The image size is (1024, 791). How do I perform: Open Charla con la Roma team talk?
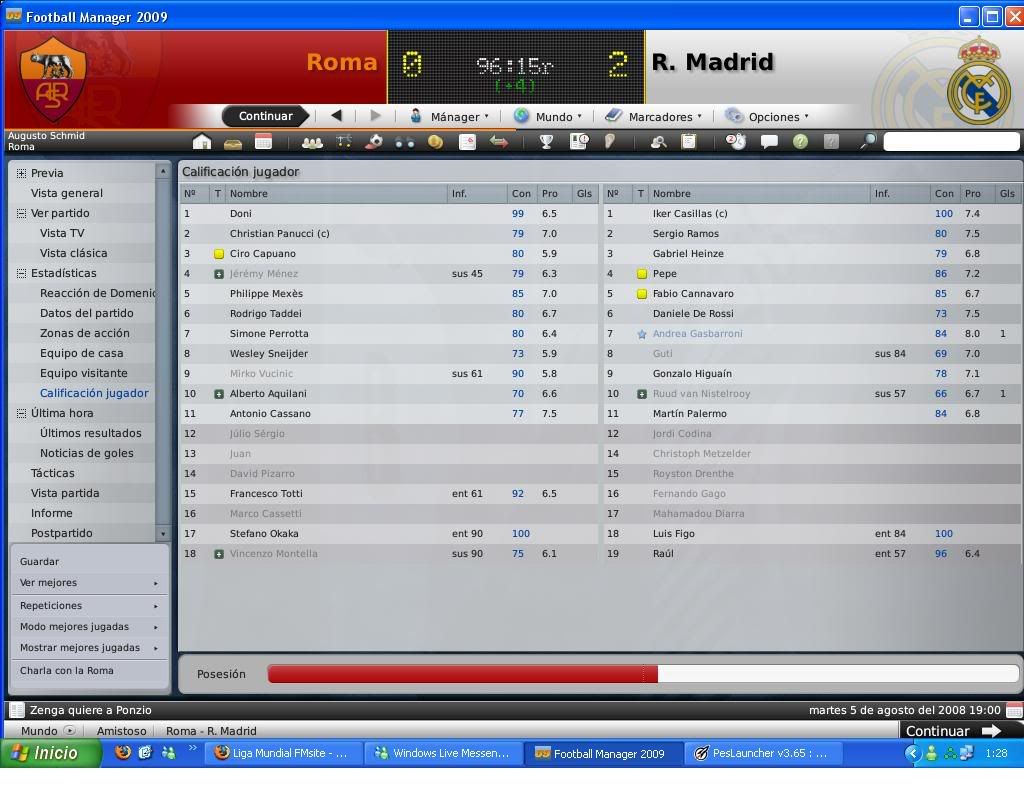point(67,671)
